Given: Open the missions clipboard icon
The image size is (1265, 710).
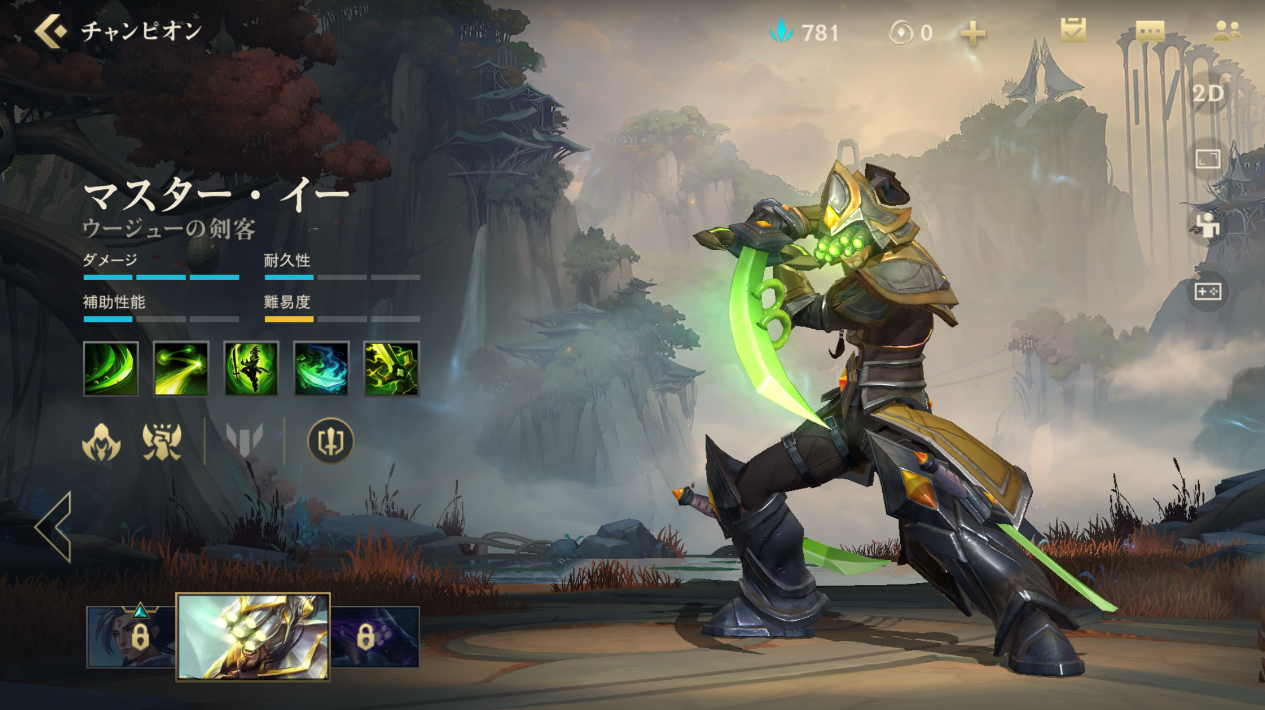Looking at the screenshot, I should (x=1073, y=30).
